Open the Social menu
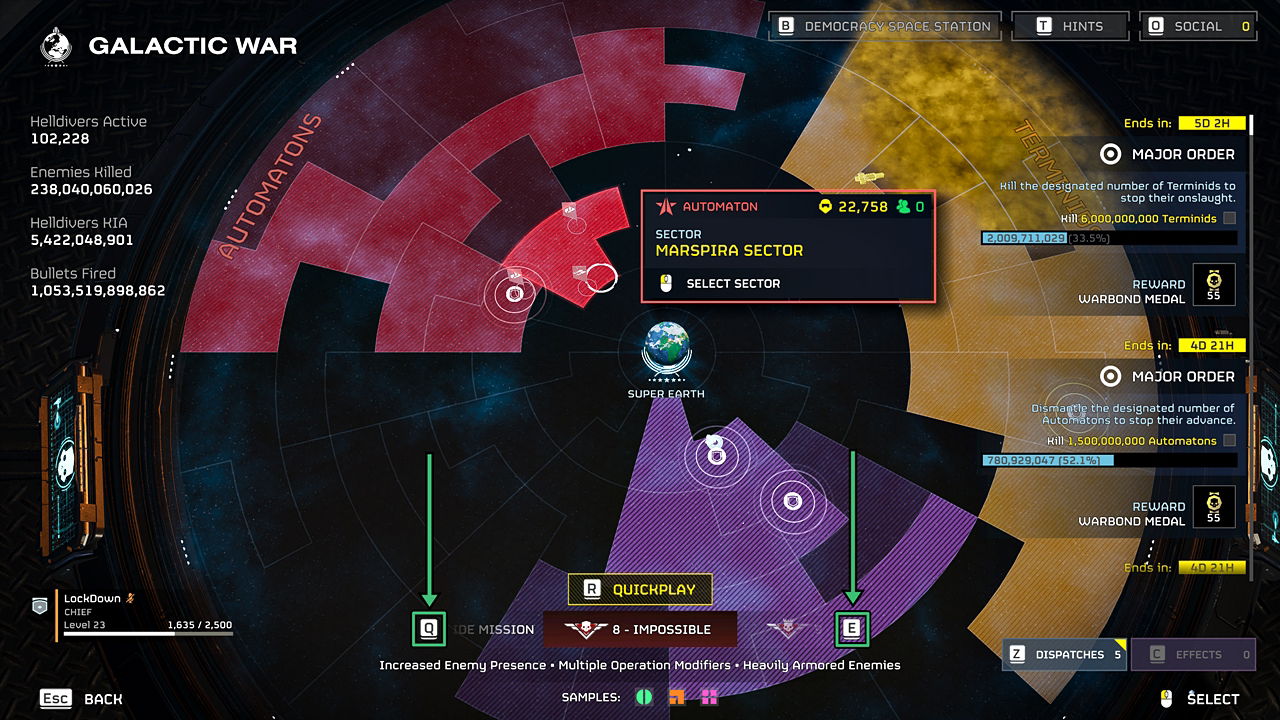Viewport: 1280px width, 720px height. (1197, 26)
